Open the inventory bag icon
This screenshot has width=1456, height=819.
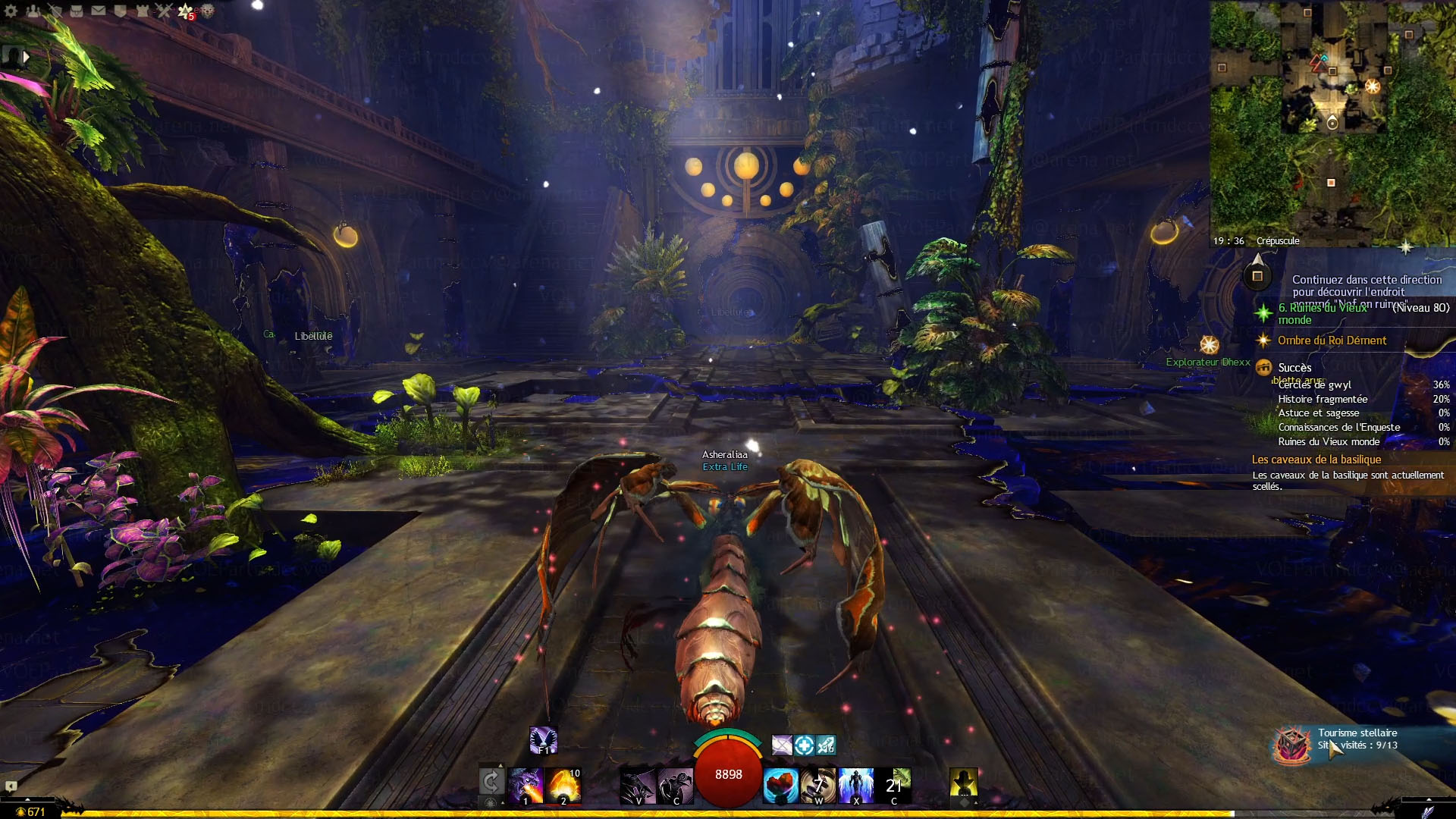[x=77, y=11]
